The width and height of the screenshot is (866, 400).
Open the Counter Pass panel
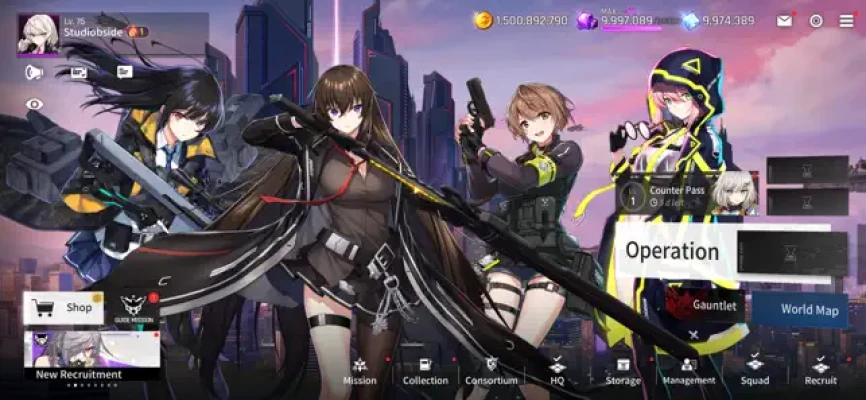point(687,194)
